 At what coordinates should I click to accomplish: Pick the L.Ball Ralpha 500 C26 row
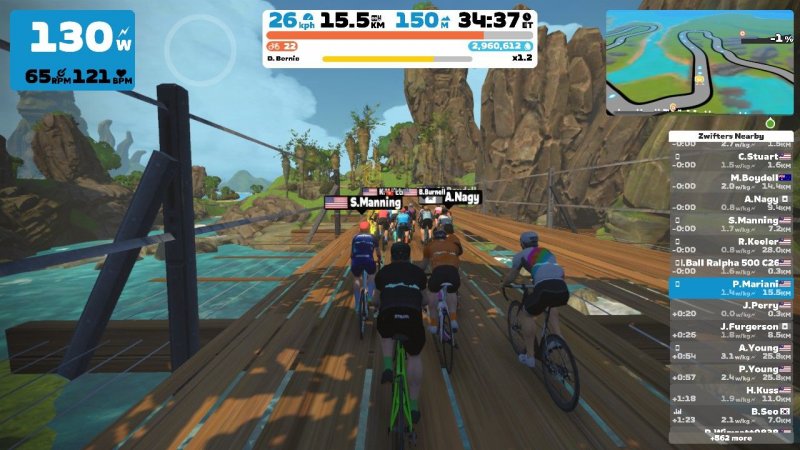pyautogui.click(x=731, y=266)
